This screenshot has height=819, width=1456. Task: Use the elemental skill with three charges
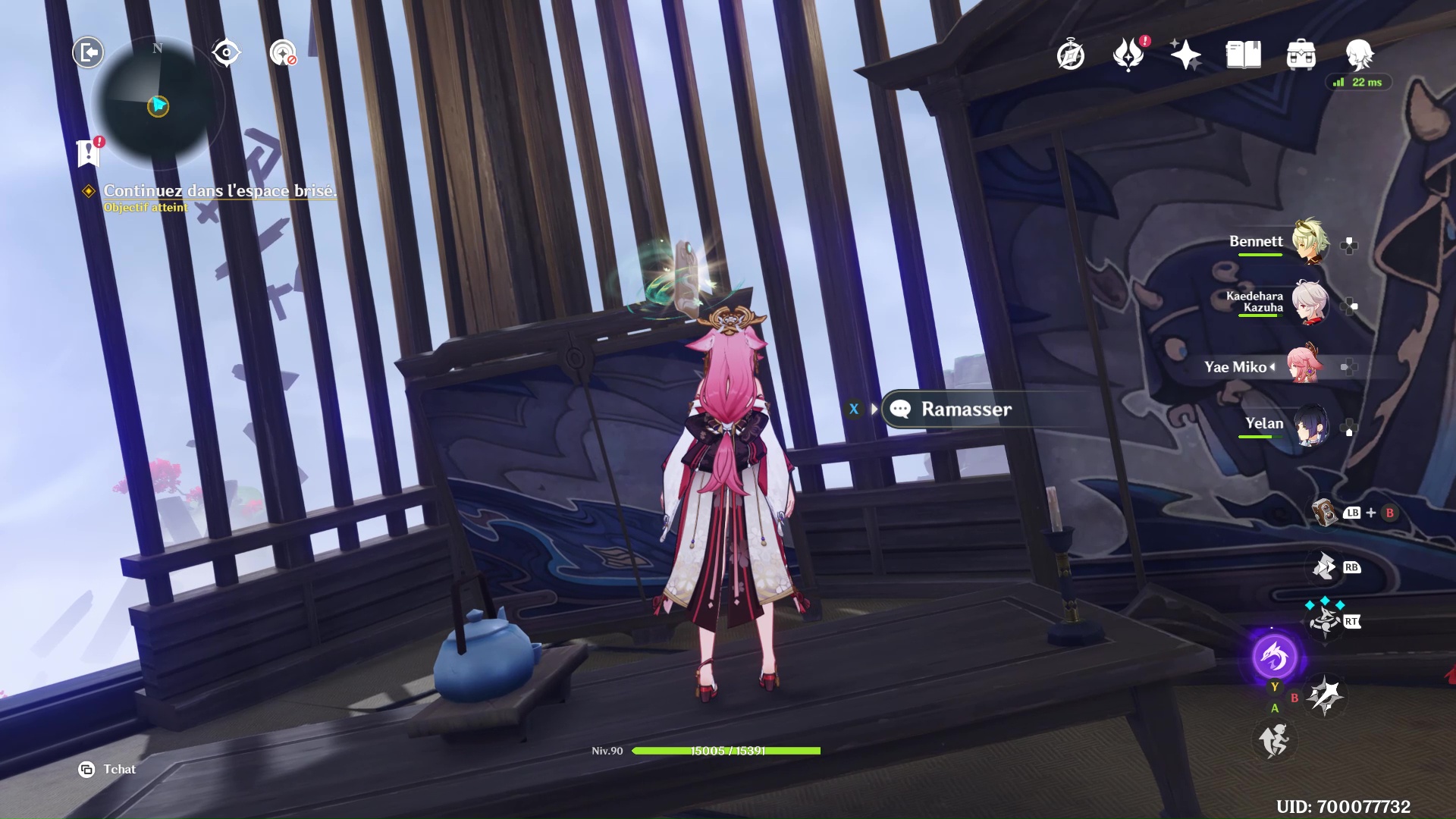coord(1325,621)
